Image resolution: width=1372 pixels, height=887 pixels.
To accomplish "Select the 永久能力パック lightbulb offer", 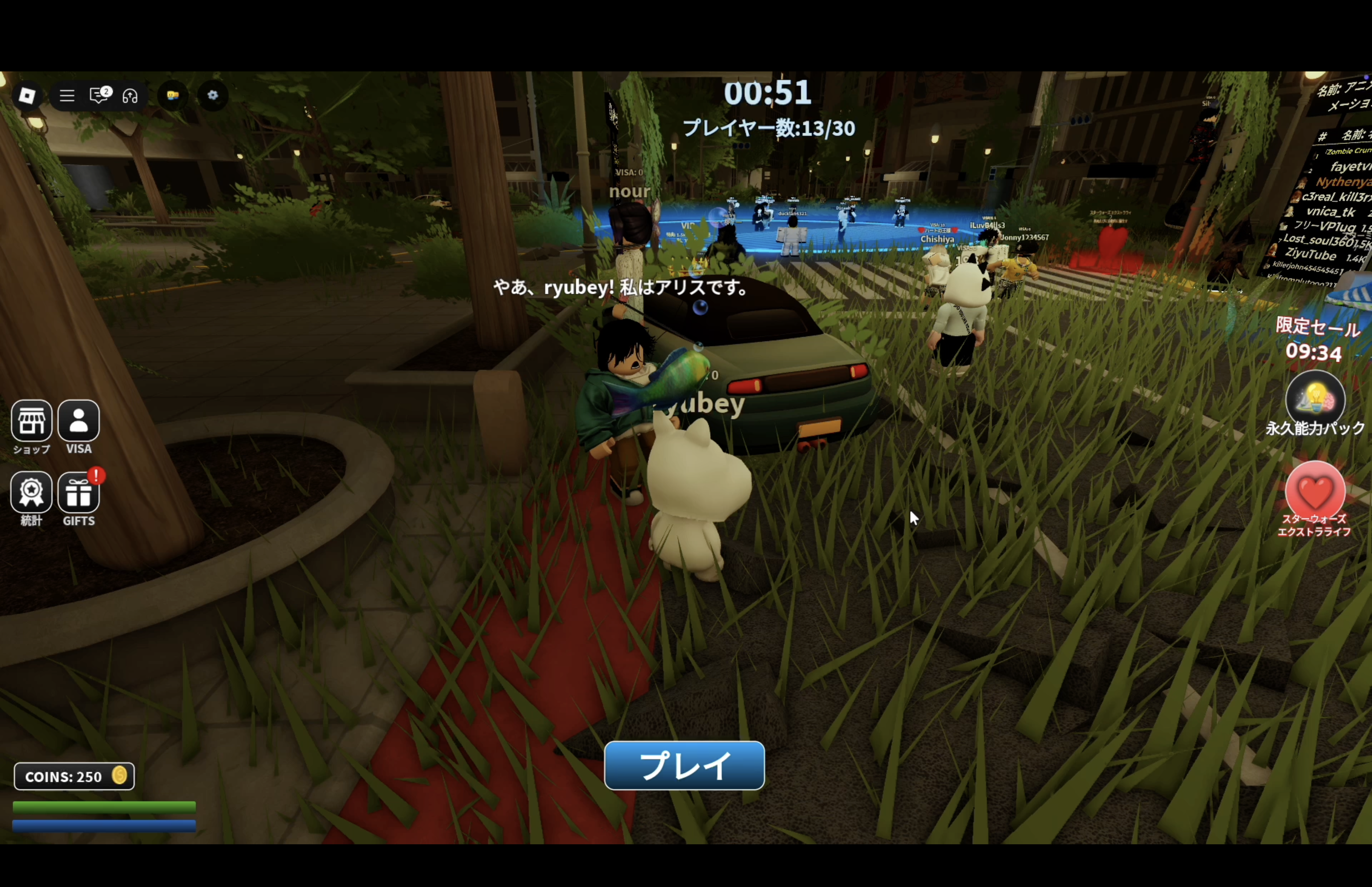I will 1315,400.
